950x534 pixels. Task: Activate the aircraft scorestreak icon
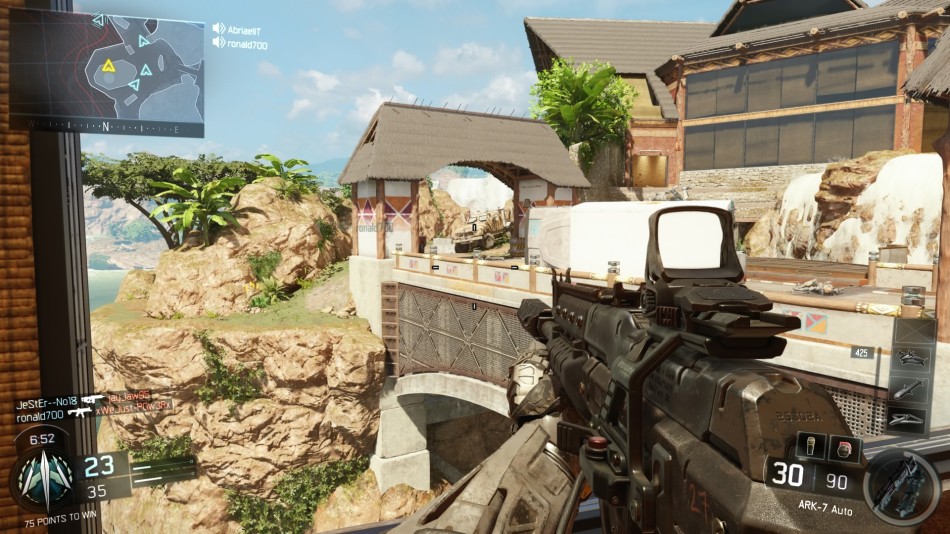tap(913, 359)
